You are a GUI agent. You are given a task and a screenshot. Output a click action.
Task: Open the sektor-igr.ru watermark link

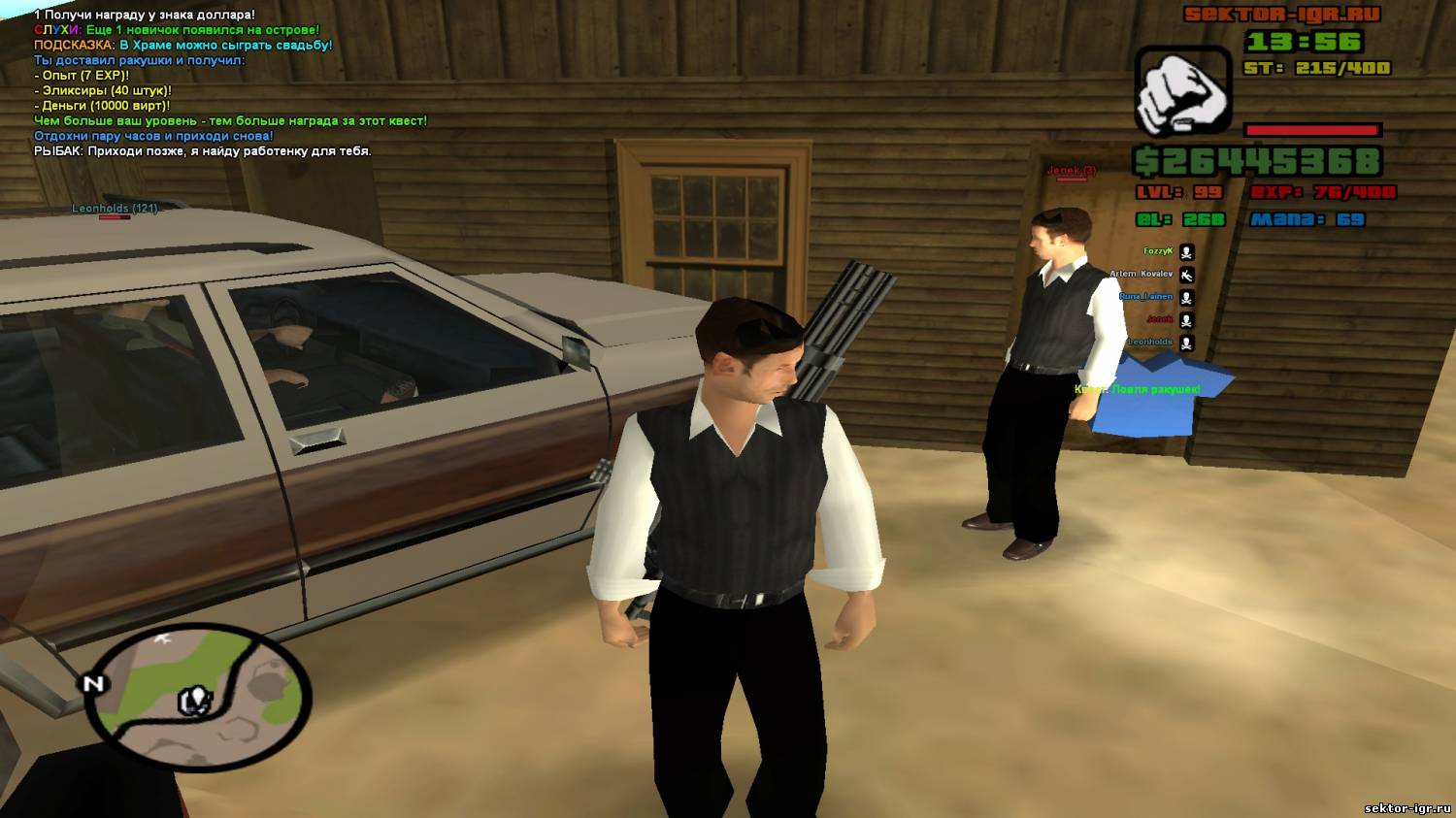[1406, 807]
